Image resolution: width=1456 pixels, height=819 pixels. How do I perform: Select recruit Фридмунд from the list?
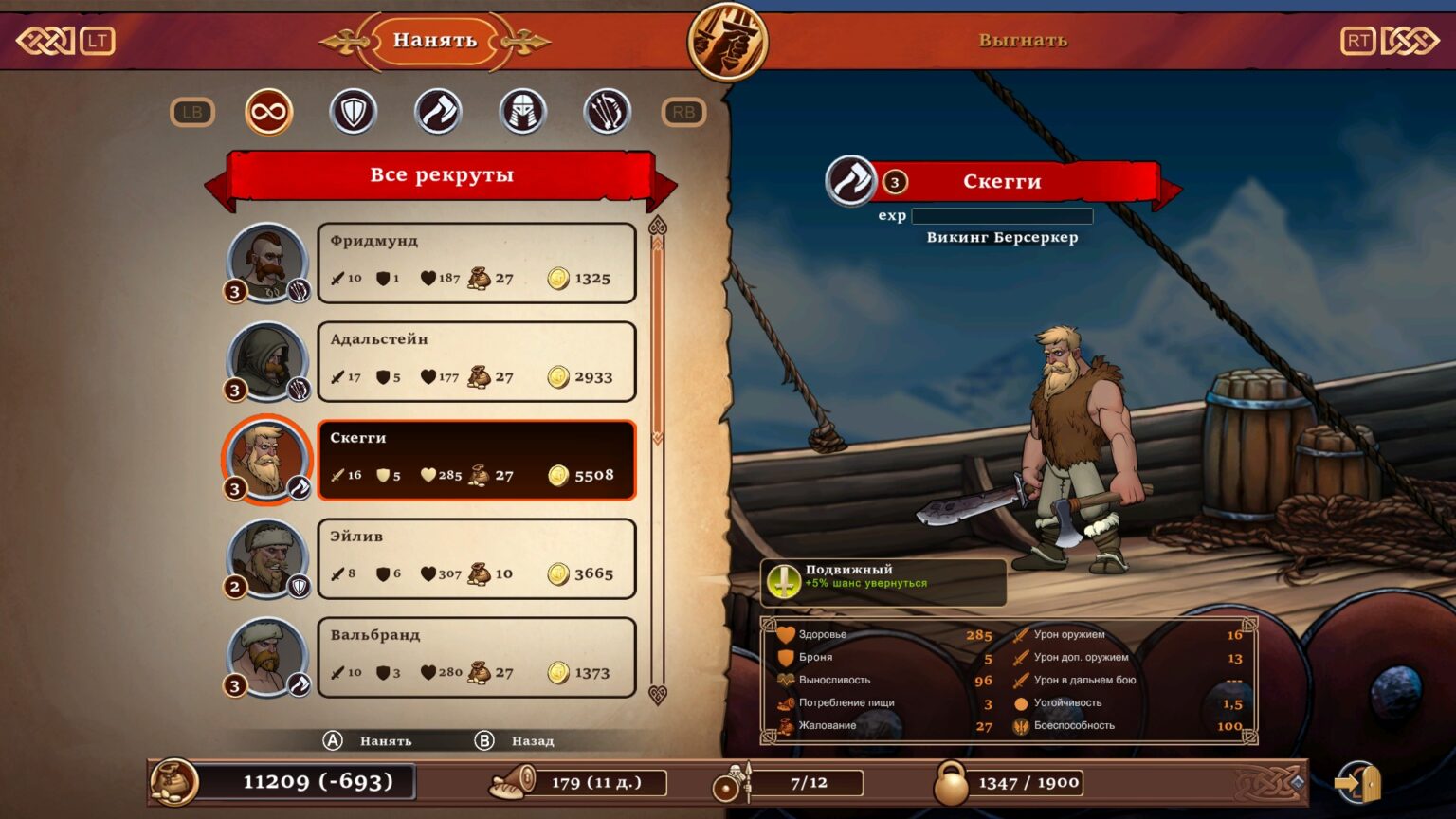476,264
